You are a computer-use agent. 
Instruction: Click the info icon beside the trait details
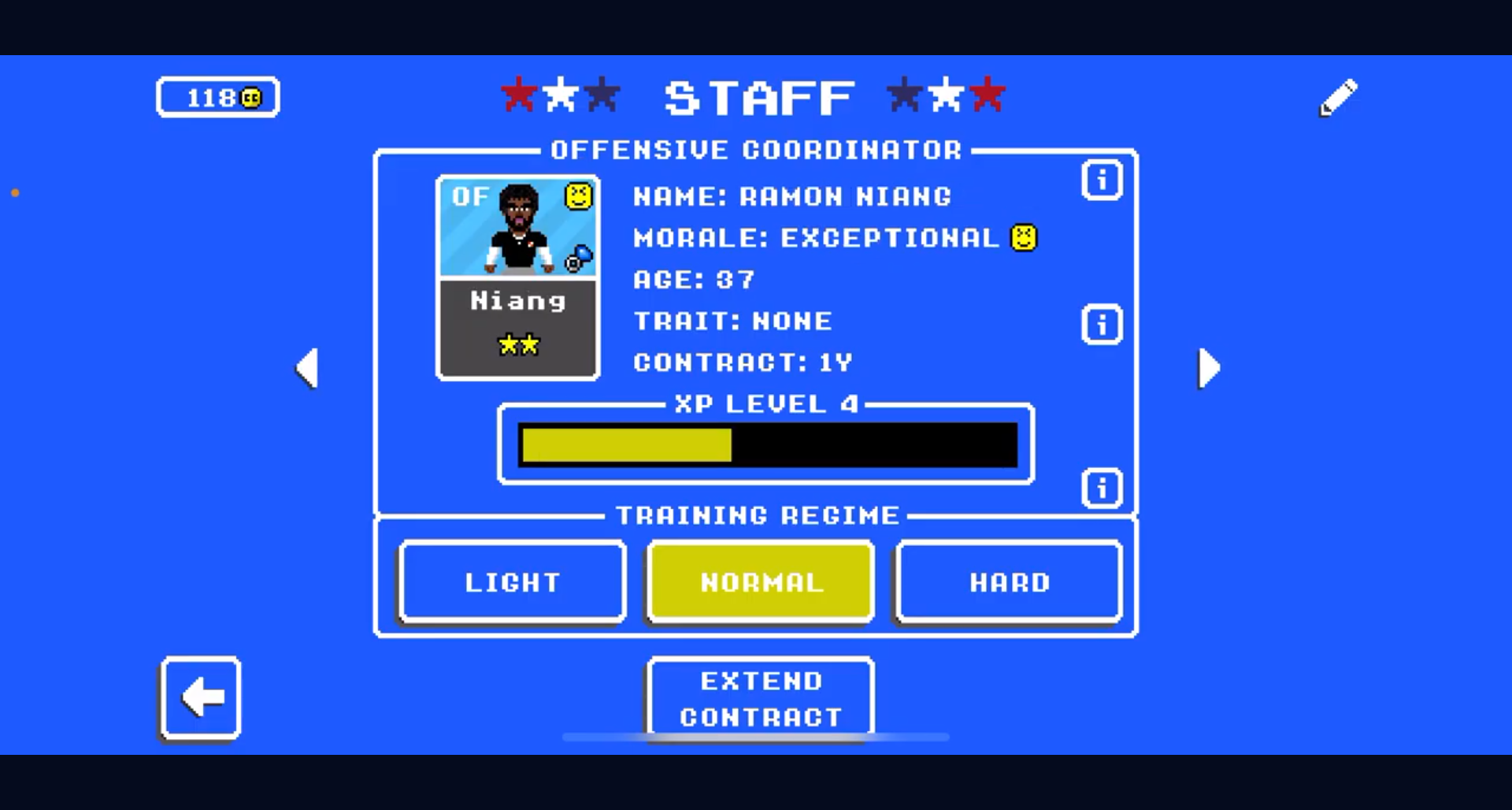[1102, 325]
